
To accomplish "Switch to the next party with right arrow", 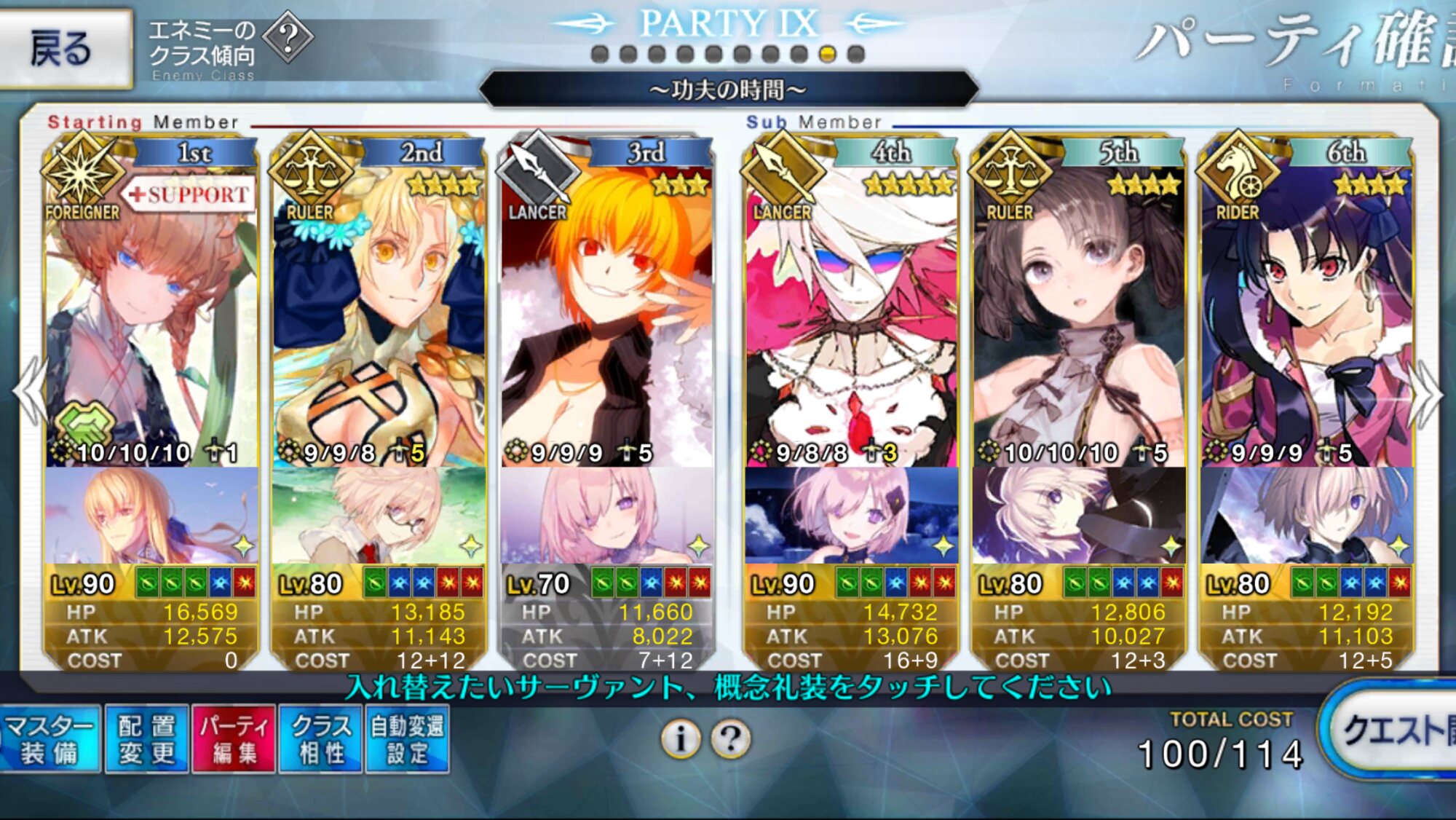I will pos(1425,393).
